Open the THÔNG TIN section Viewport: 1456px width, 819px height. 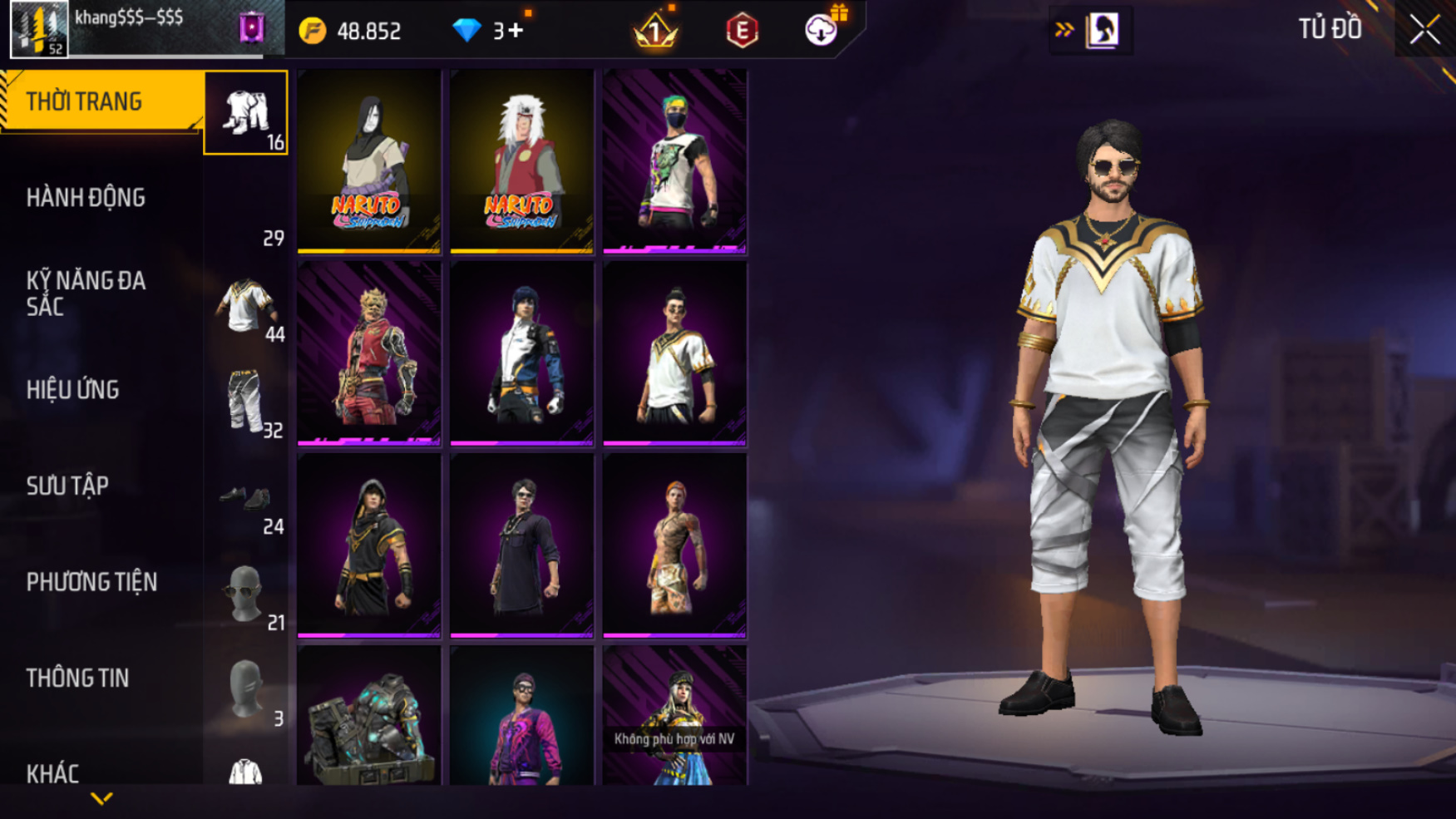pyautogui.click(x=77, y=678)
